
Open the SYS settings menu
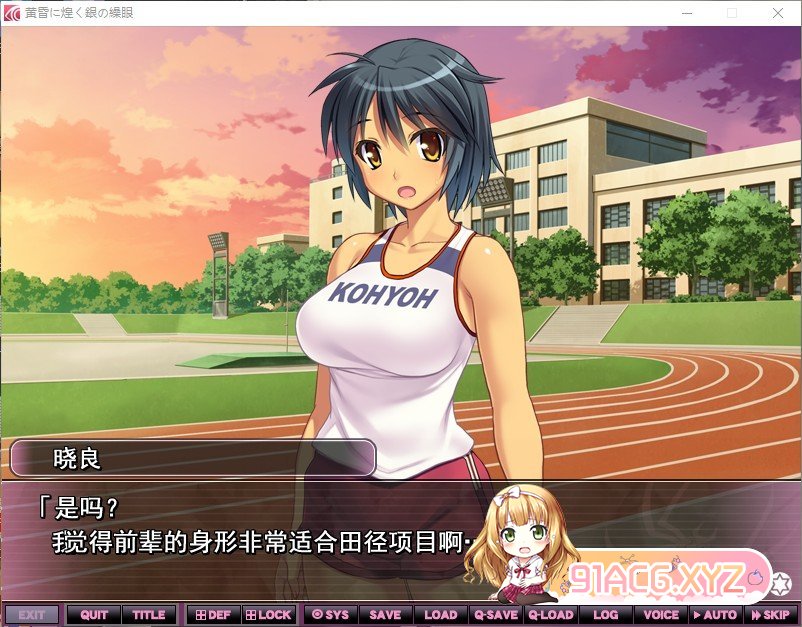pos(330,615)
